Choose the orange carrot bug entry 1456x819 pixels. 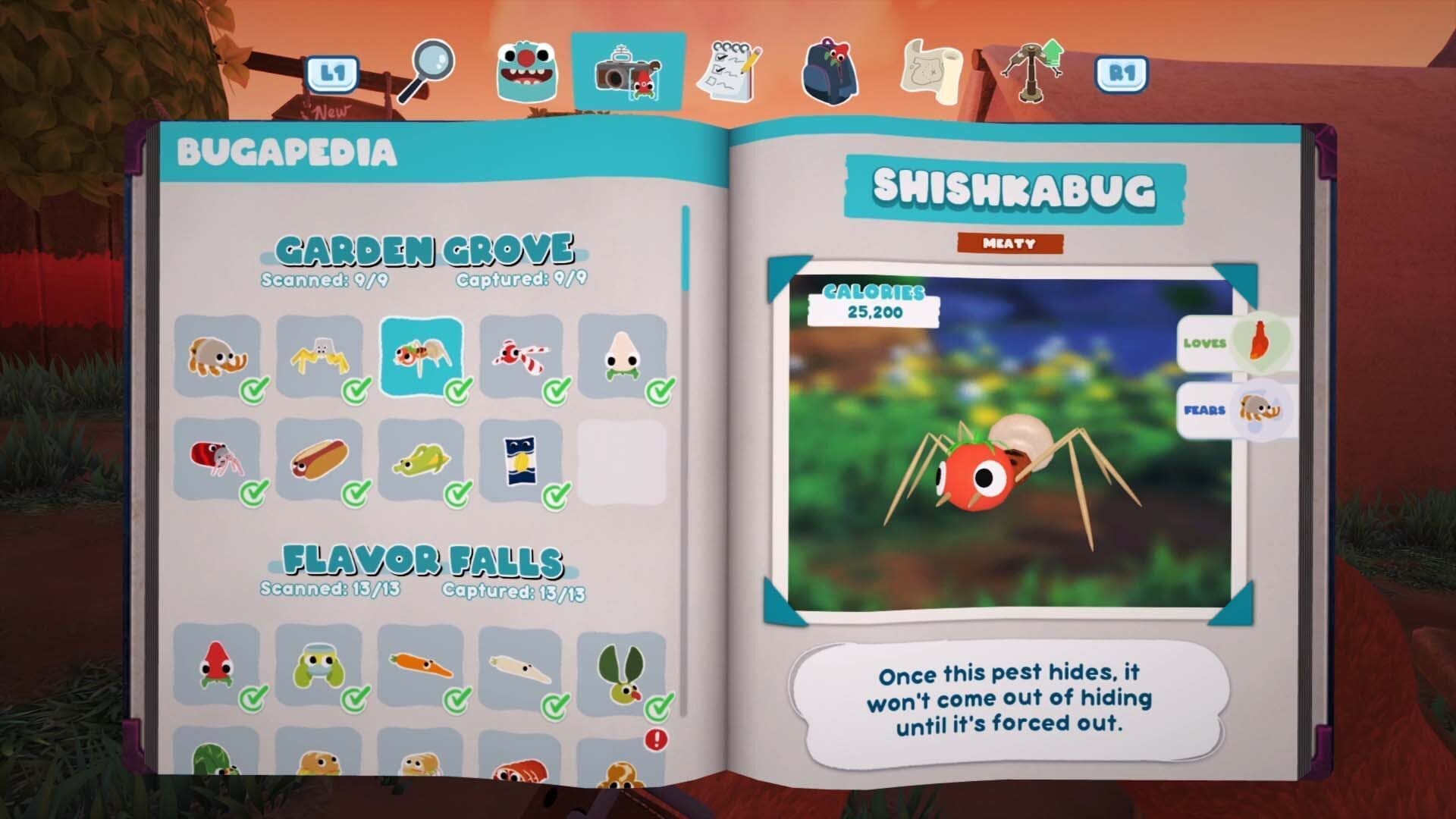point(421,666)
